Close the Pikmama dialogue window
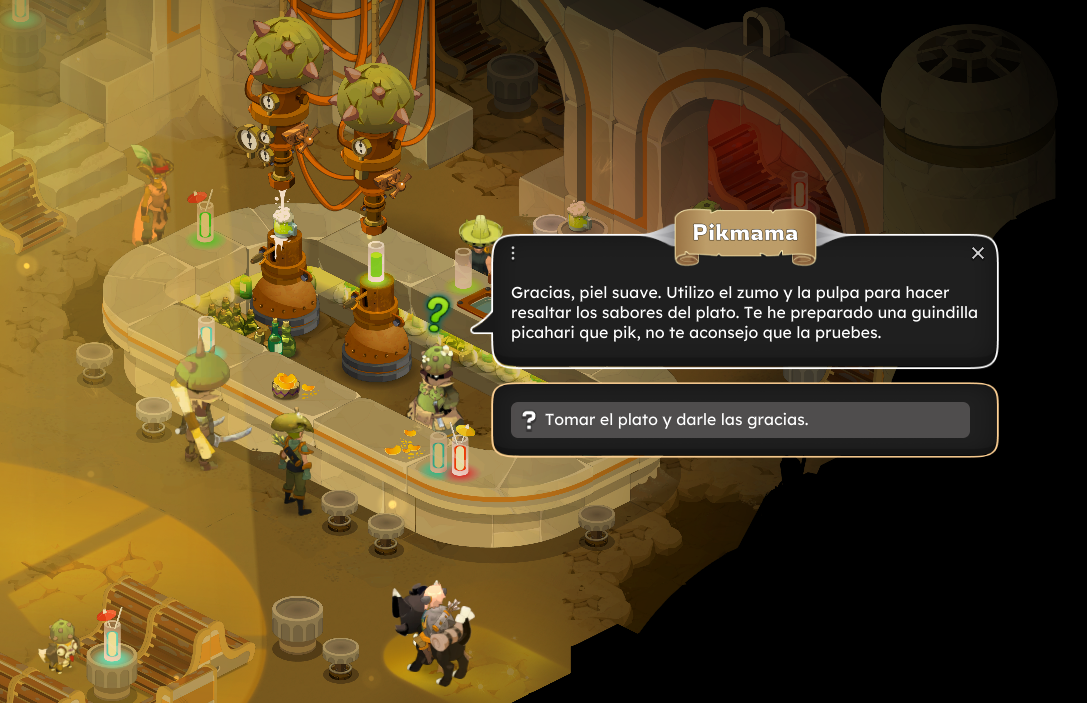1087x703 pixels. pos(978,253)
